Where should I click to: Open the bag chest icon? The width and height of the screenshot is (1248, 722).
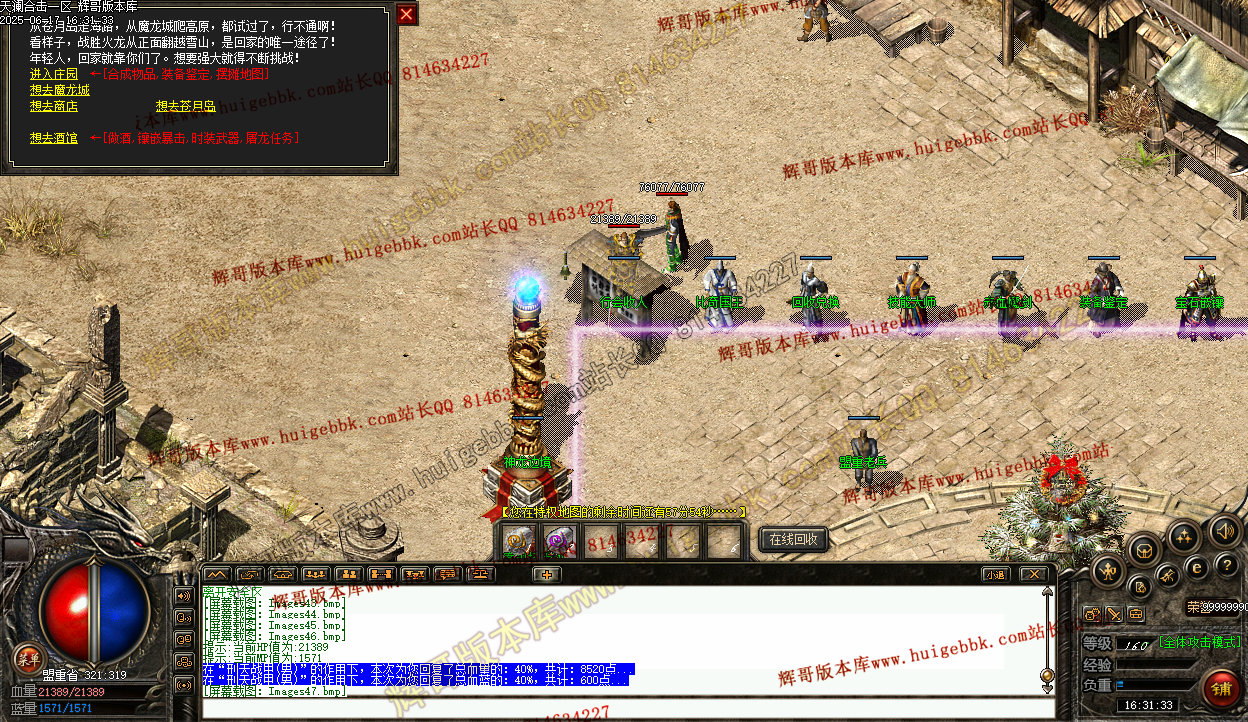click(1145, 548)
